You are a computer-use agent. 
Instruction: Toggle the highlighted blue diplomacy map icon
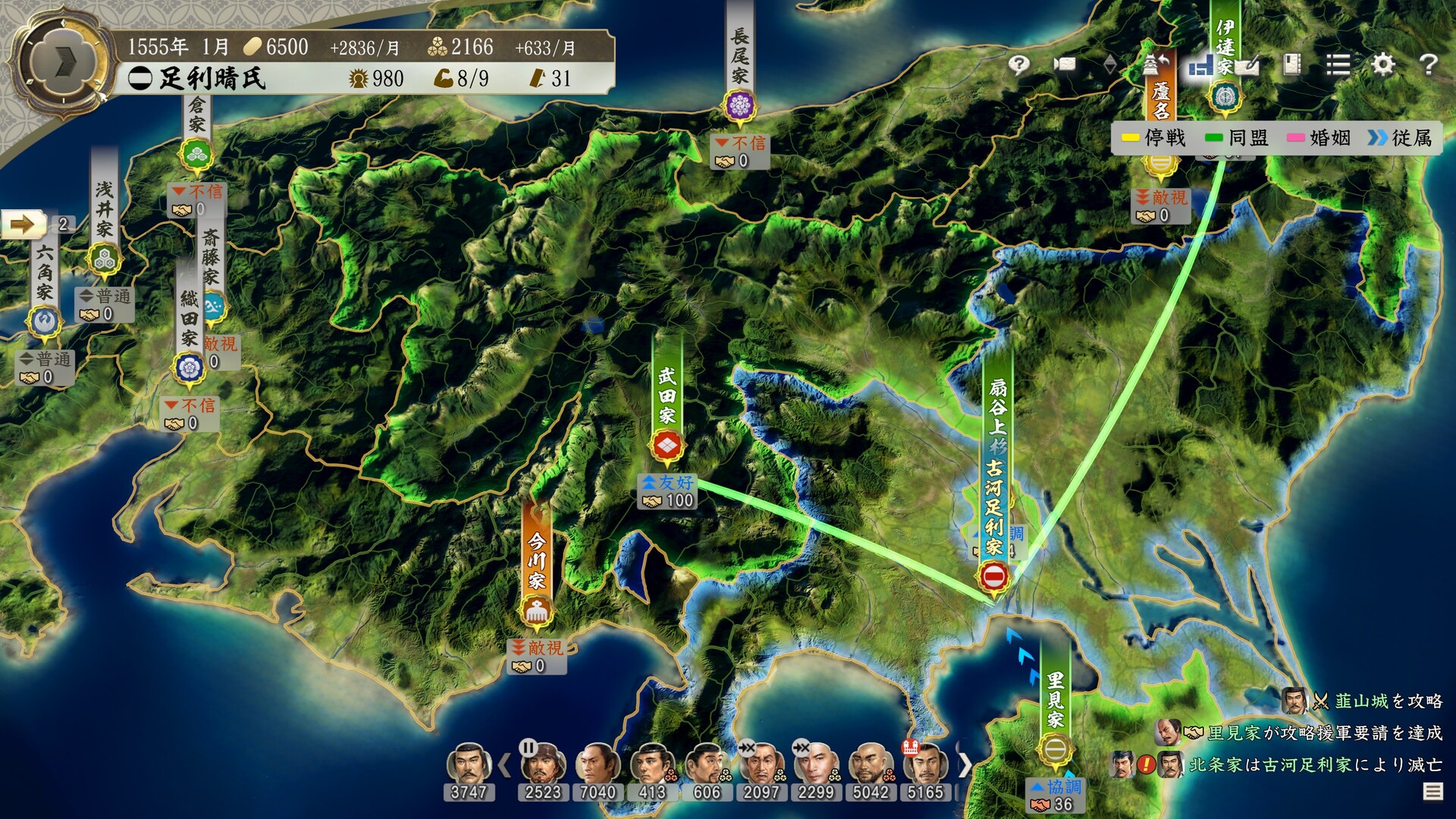tap(1200, 67)
